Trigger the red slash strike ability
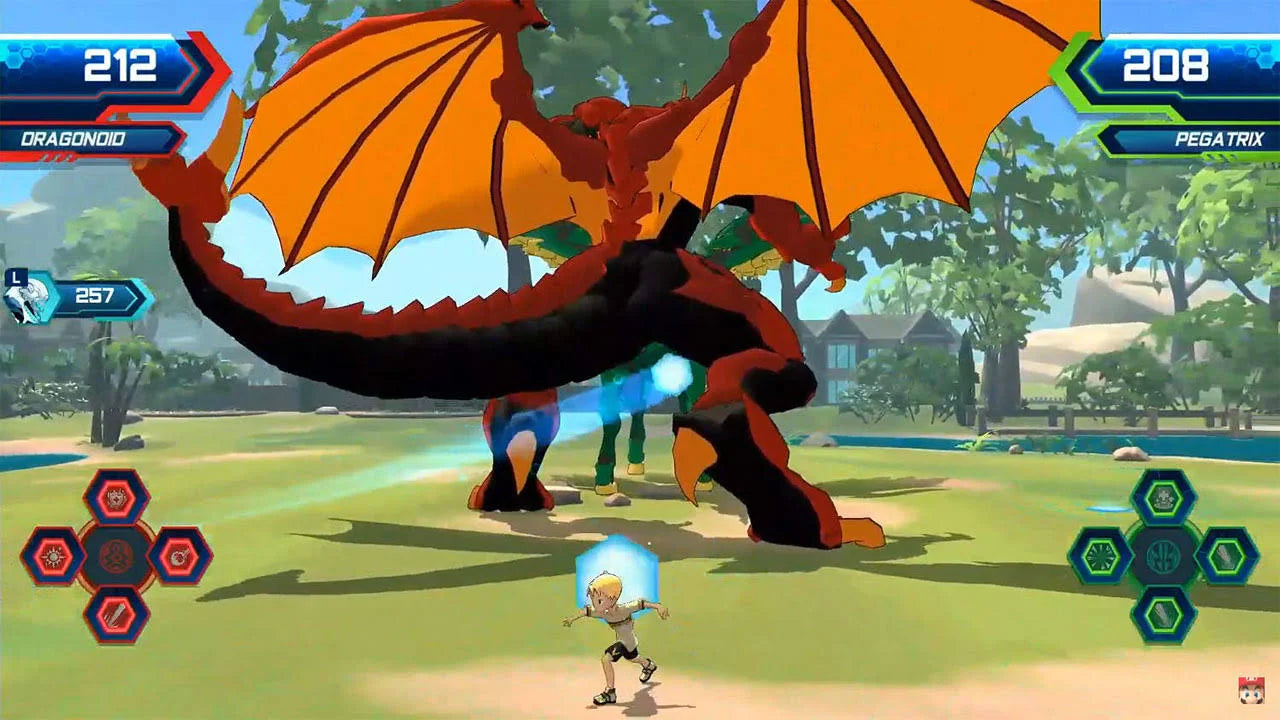Screen dimensions: 1280x720 coord(116,614)
